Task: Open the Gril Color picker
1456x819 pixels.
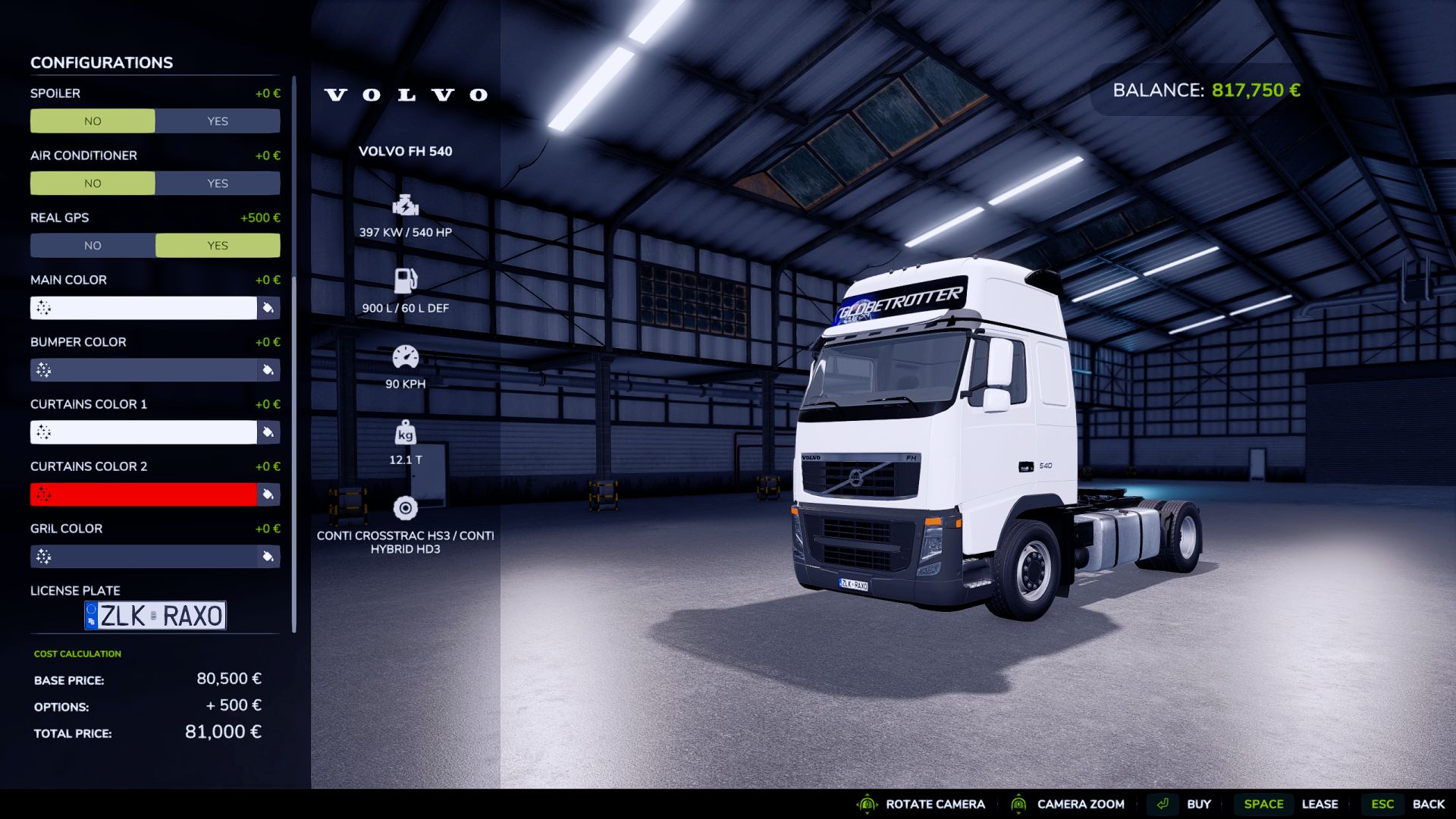Action: (x=268, y=556)
